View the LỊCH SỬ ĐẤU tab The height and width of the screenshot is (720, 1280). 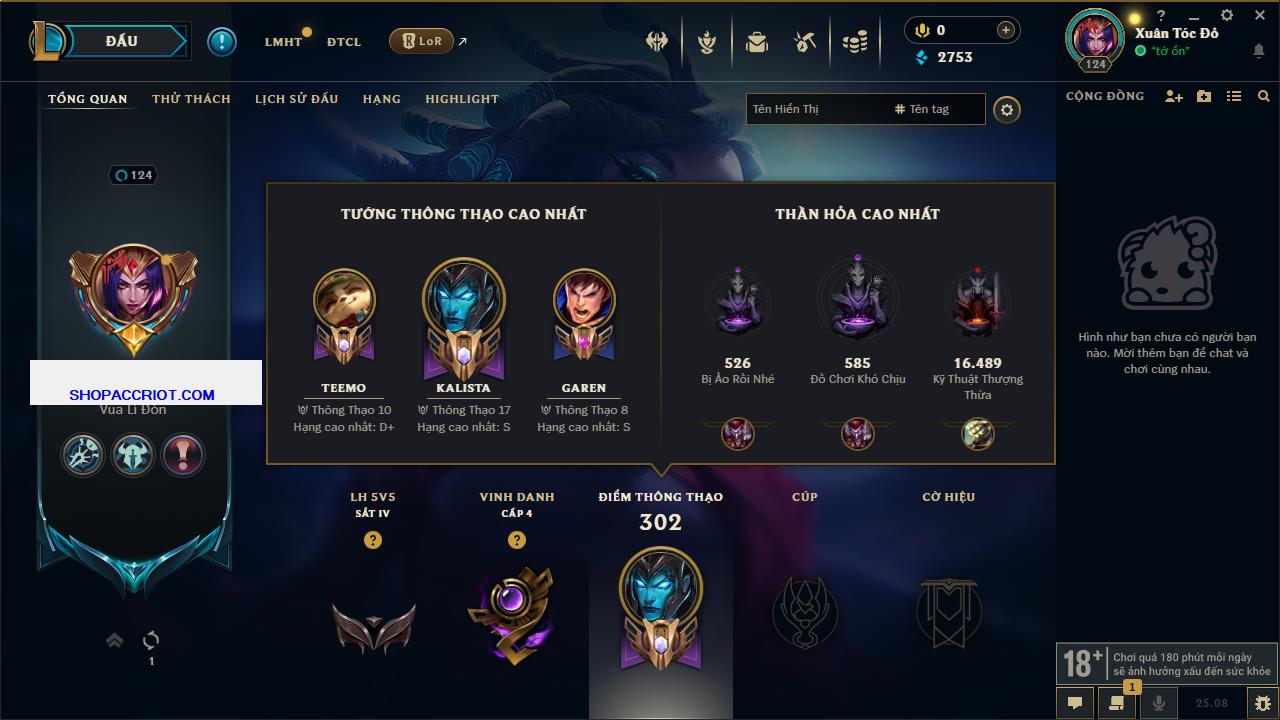click(296, 99)
